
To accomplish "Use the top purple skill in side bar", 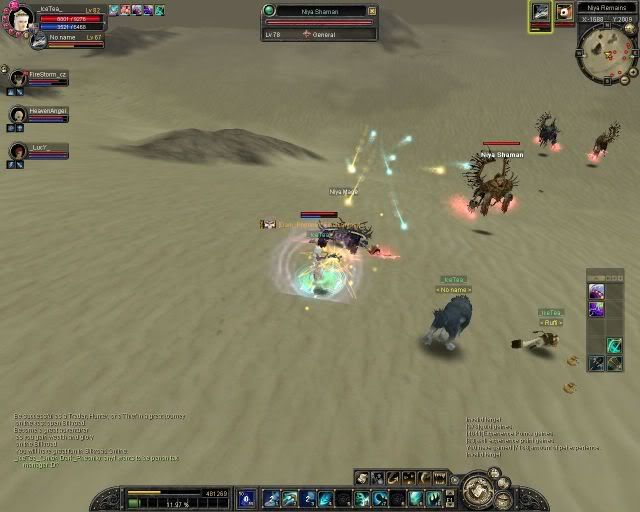I will (x=596, y=292).
